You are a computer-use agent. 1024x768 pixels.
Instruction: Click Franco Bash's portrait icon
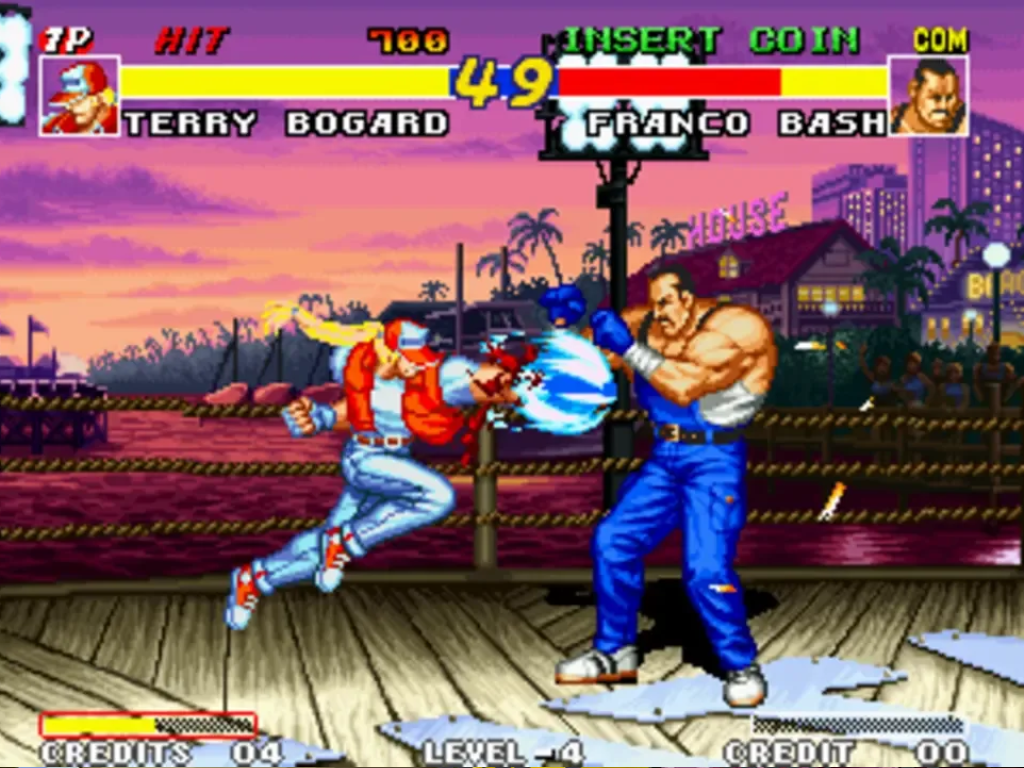pos(928,96)
